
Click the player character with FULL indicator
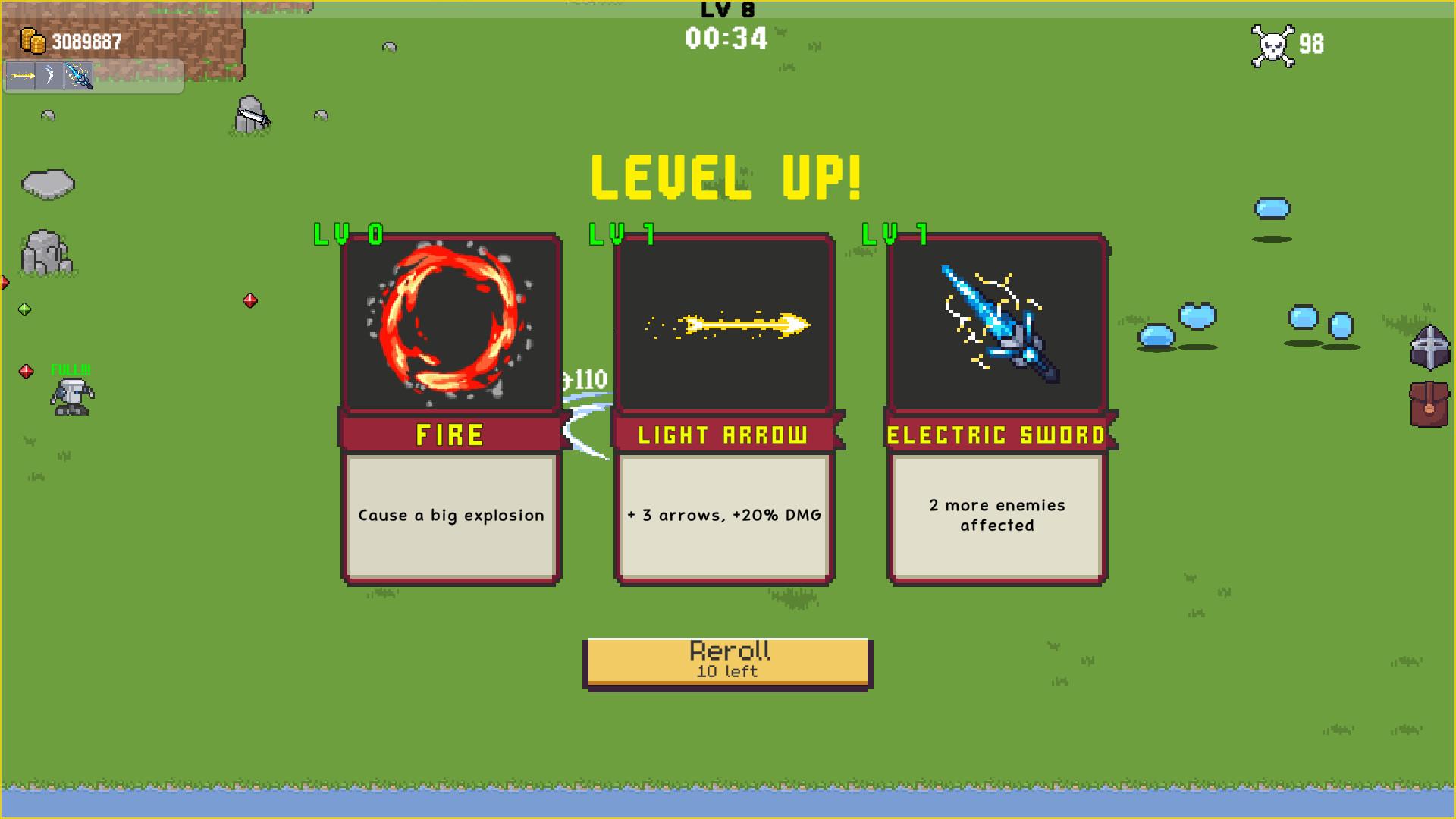71,394
